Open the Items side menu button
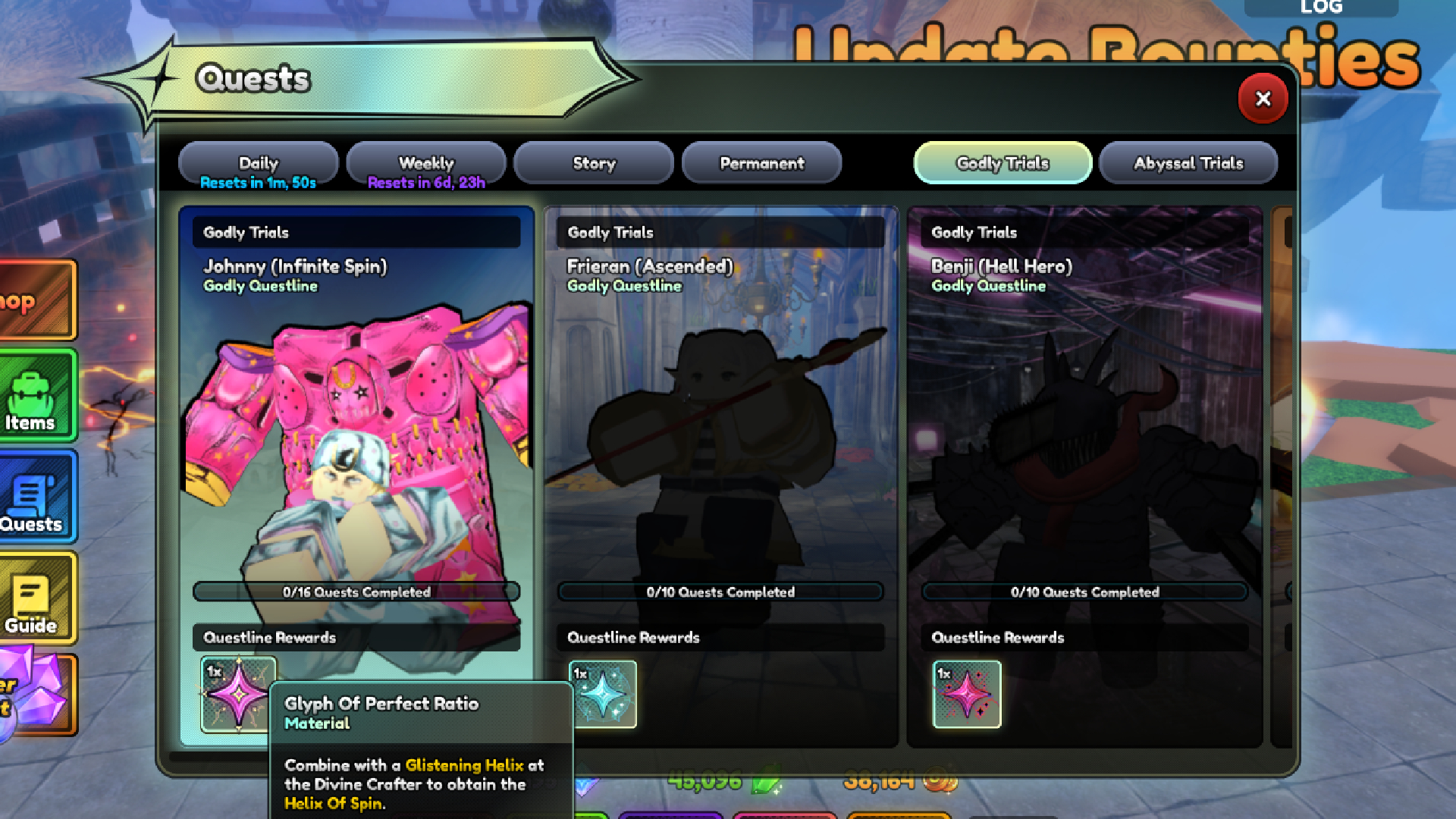Screen dimensions: 1456x819 (34, 396)
